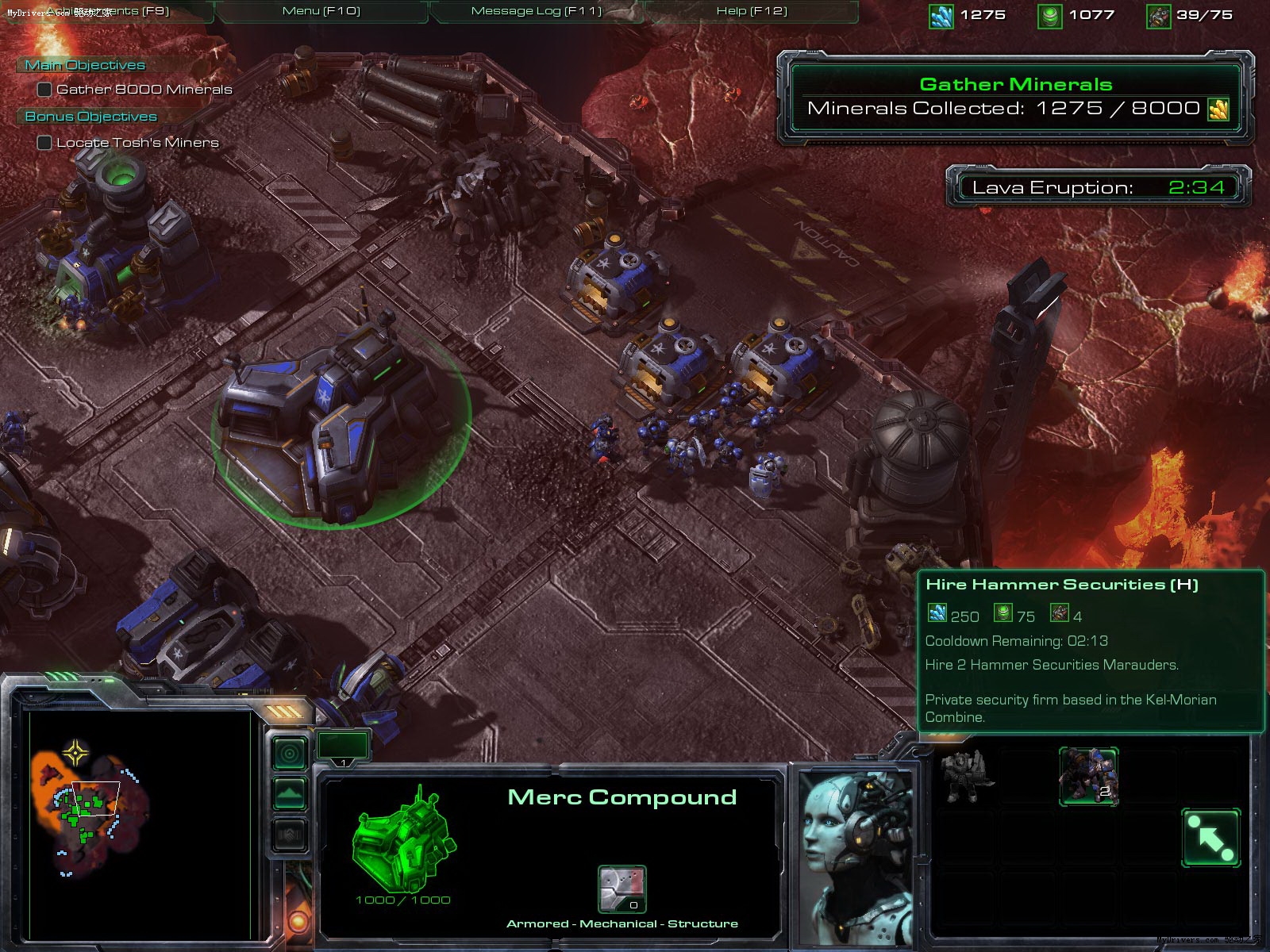Open the Help (F12) menu
Image resolution: width=1270 pixels, height=952 pixels.
tap(751, 11)
